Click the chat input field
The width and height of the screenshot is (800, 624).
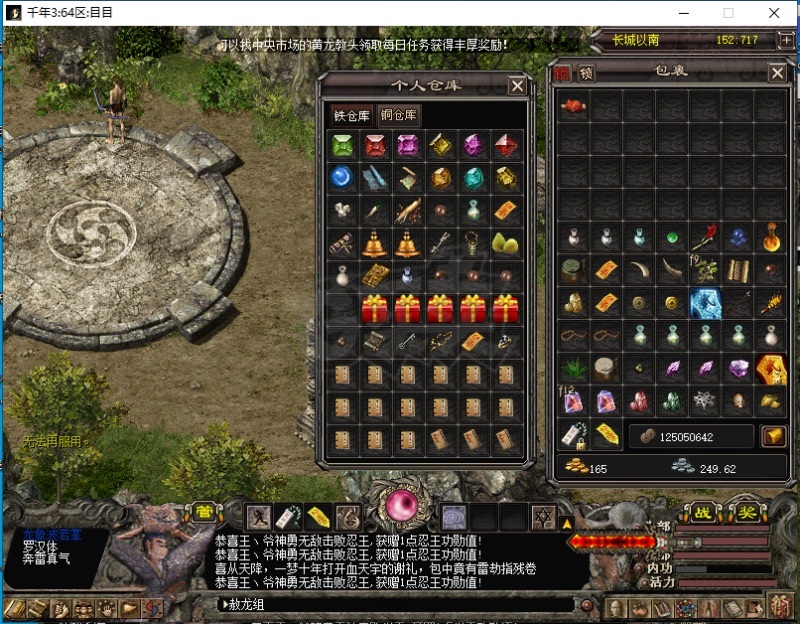point(400,604)
